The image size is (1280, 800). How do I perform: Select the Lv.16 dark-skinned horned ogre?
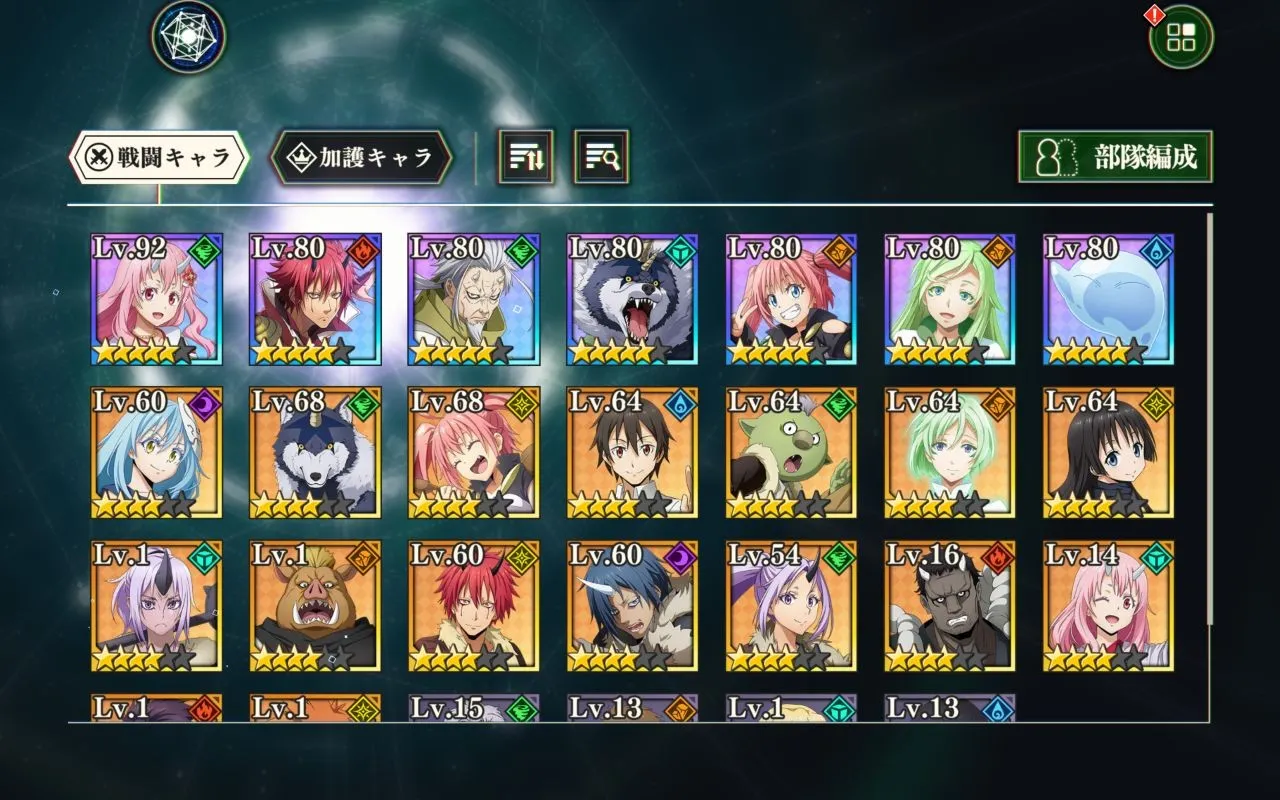(x=949, y=605)
